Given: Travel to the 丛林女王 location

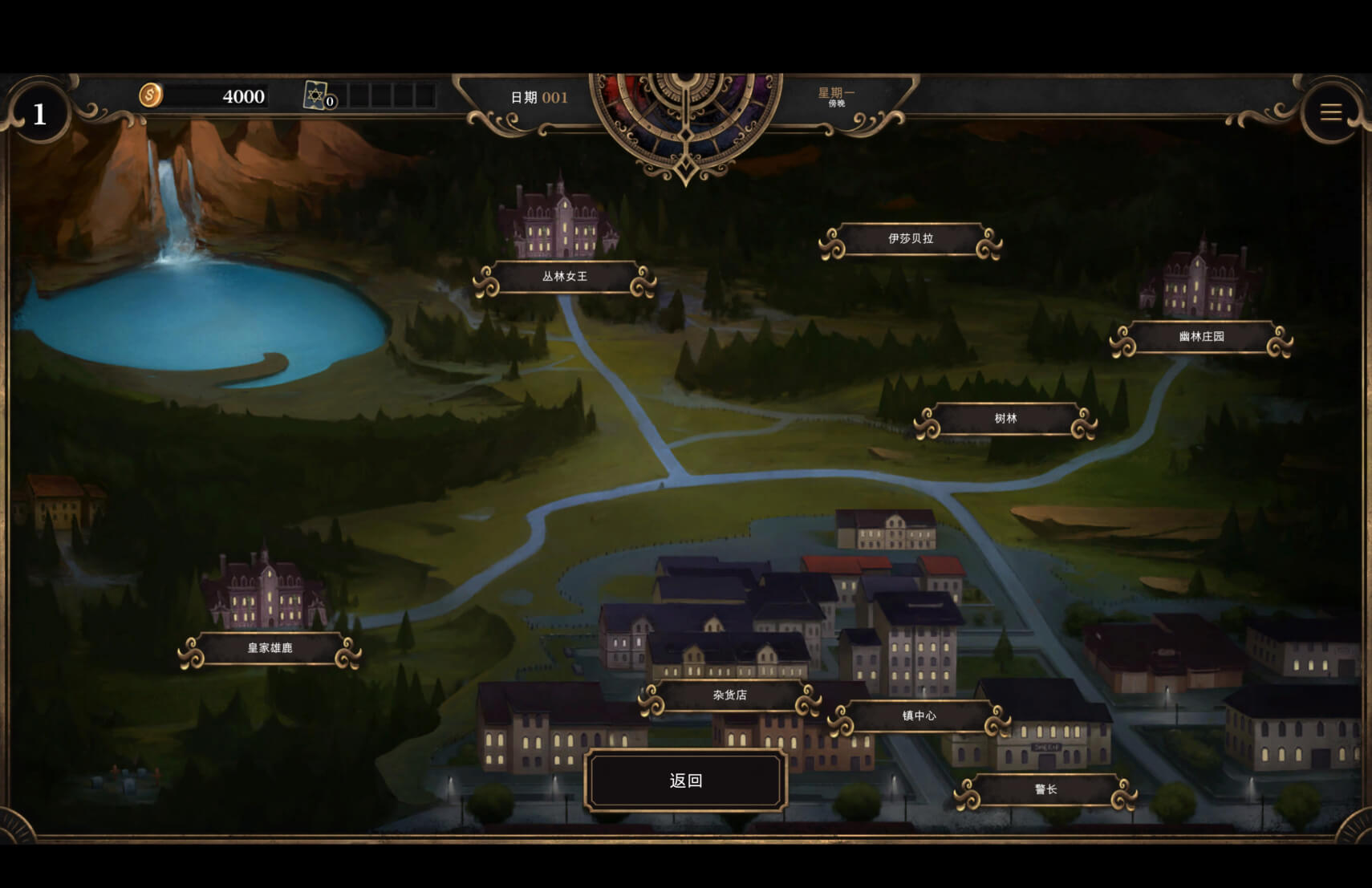Looking at the screenshot, I should [x=565, y=277].
